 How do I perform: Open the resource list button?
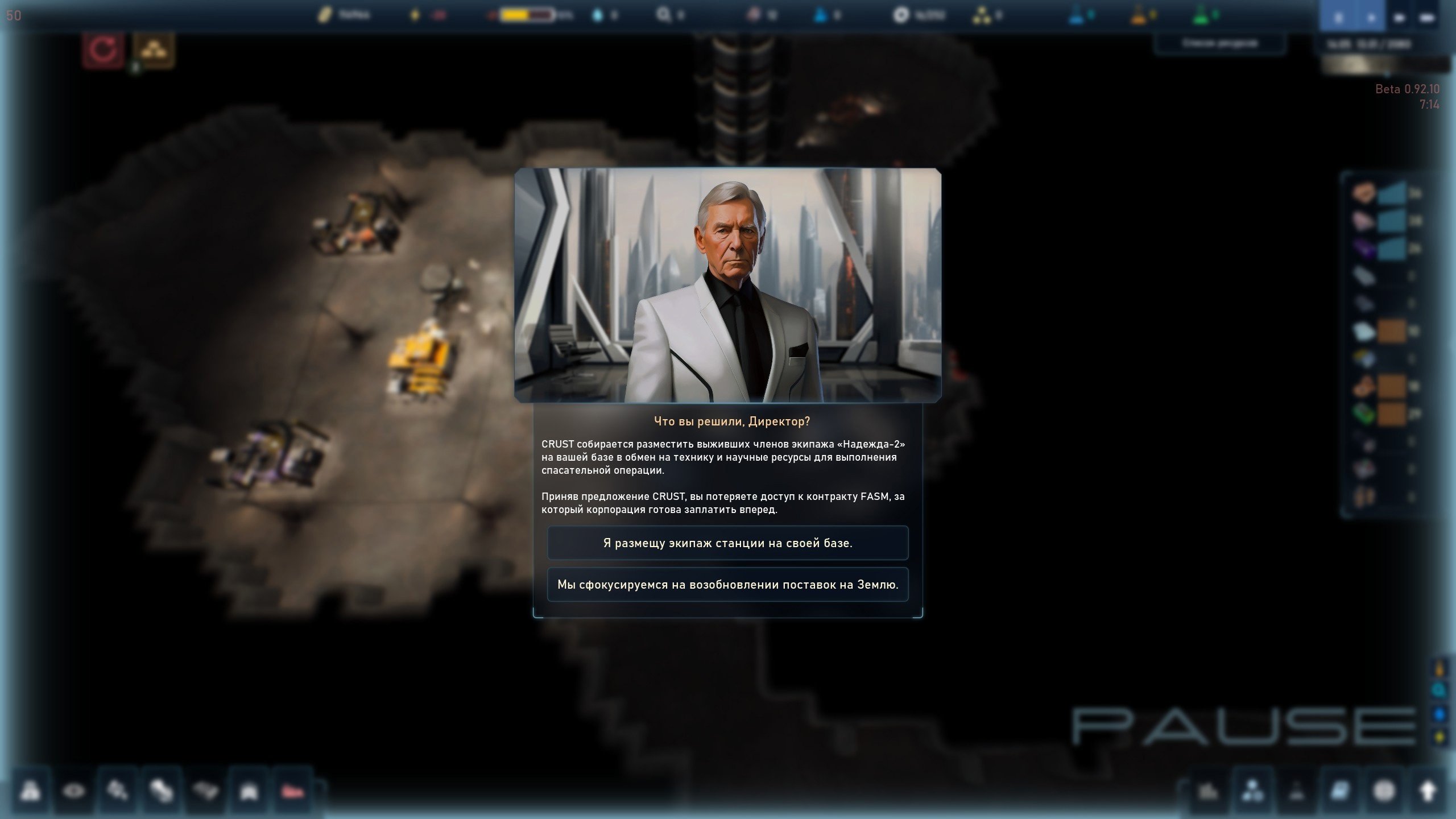1219,43
